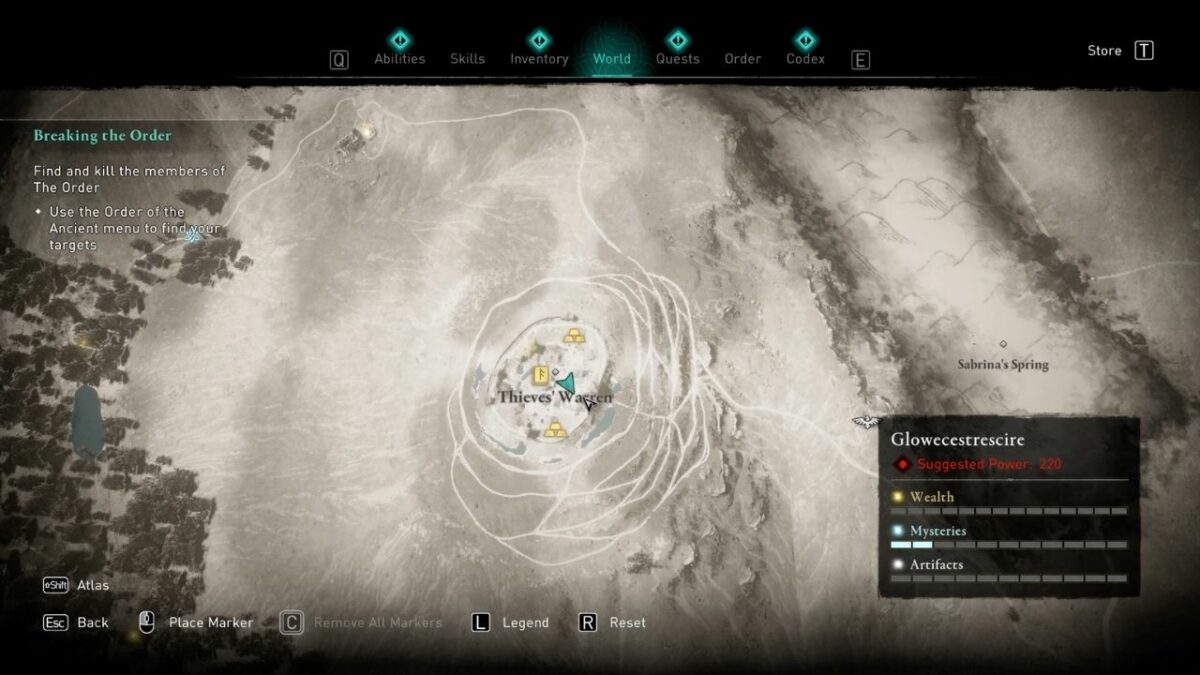Open the Order tab
1200x675 pixels.
coord(742,58)
